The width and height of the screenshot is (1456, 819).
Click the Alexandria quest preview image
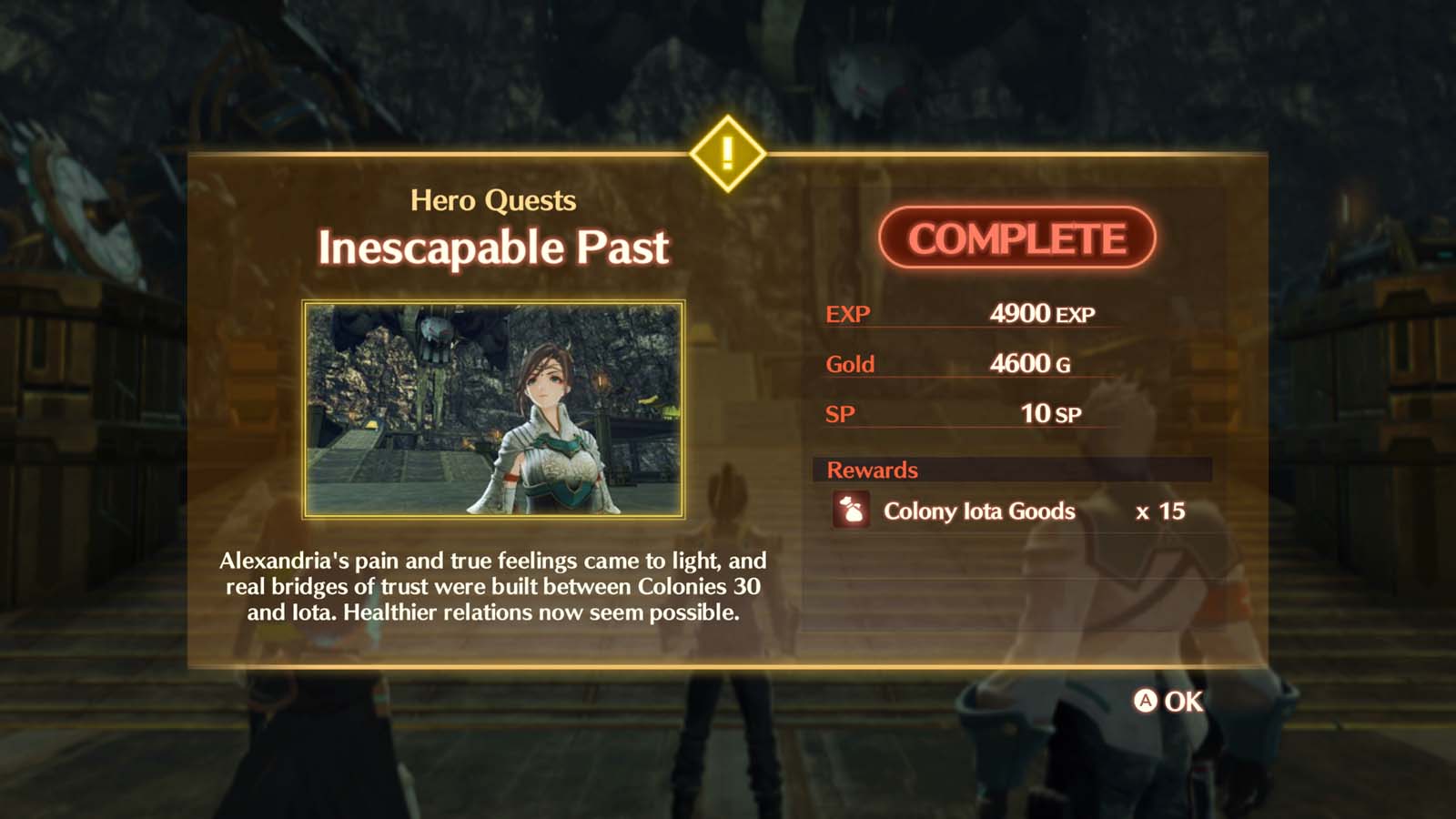pos(494,409)
